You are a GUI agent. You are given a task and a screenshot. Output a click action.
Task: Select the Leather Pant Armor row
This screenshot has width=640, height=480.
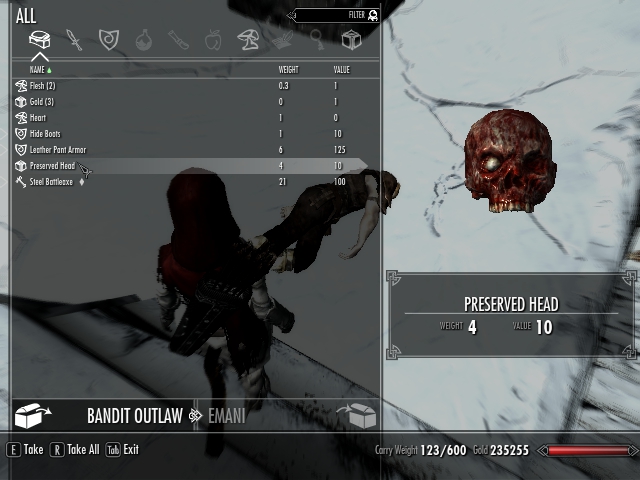tap(58, 150)
